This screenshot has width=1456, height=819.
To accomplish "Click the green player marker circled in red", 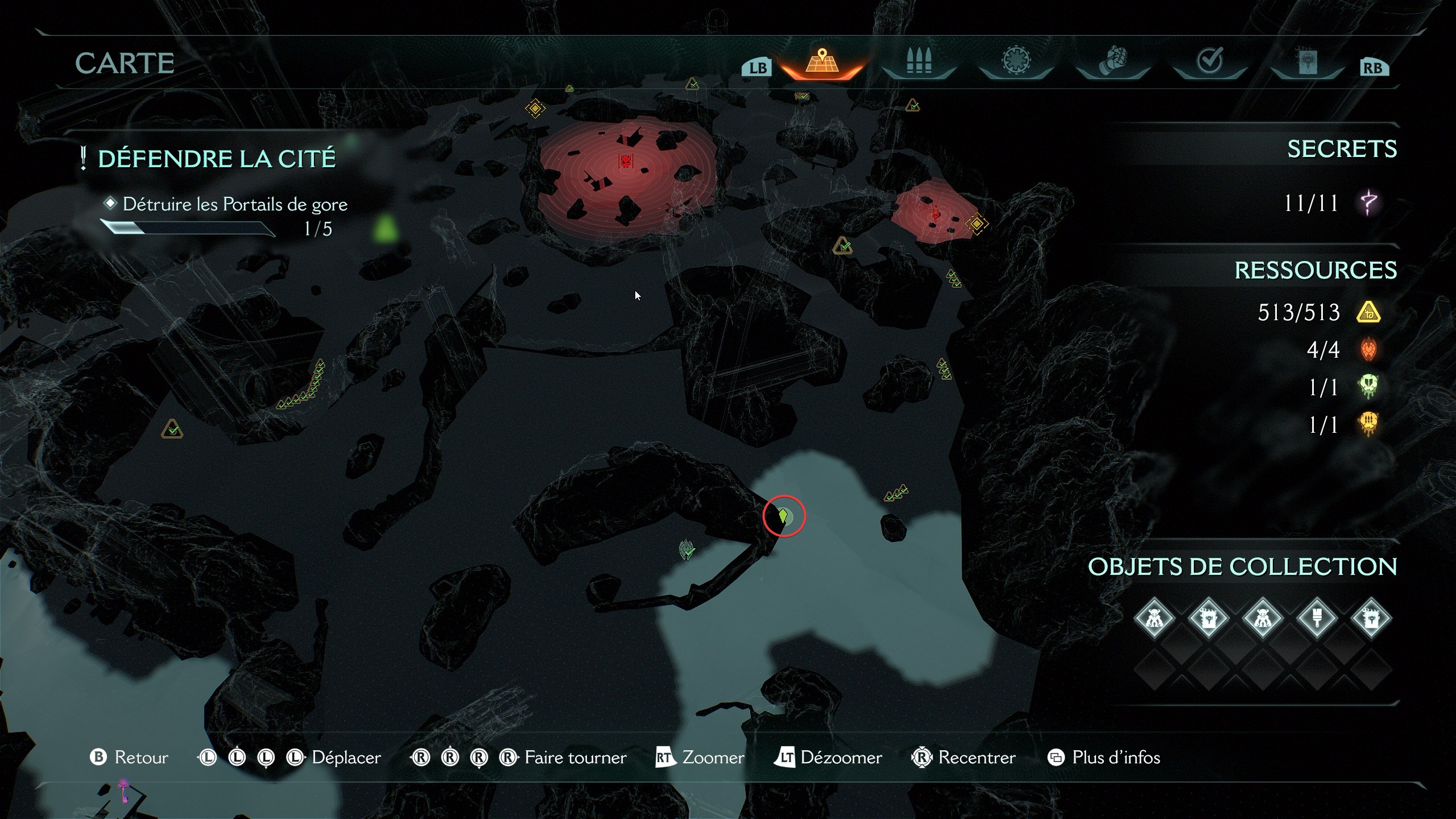I will (x=784, y=516).
